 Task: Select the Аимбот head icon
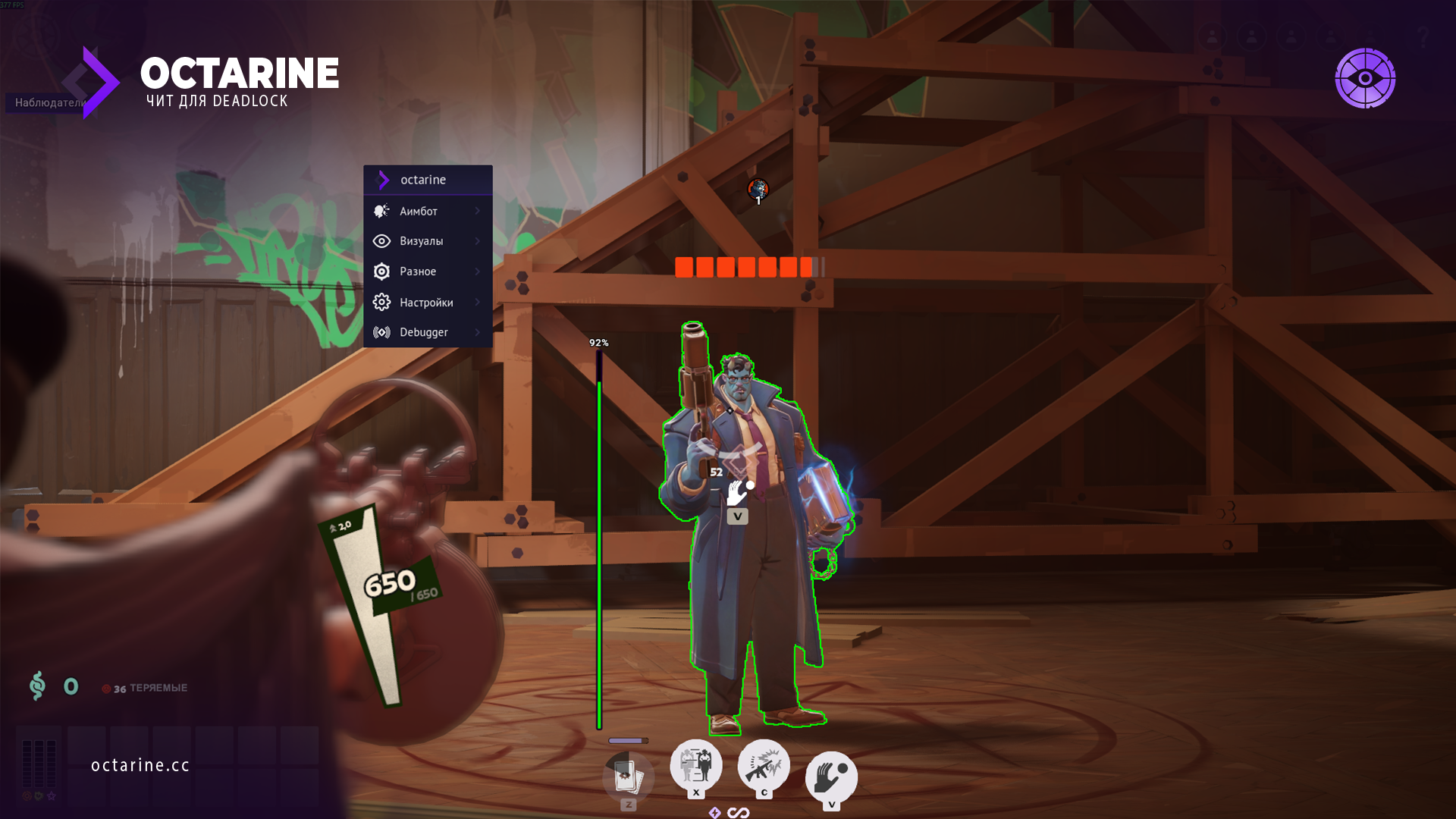[x=381, y=211]
